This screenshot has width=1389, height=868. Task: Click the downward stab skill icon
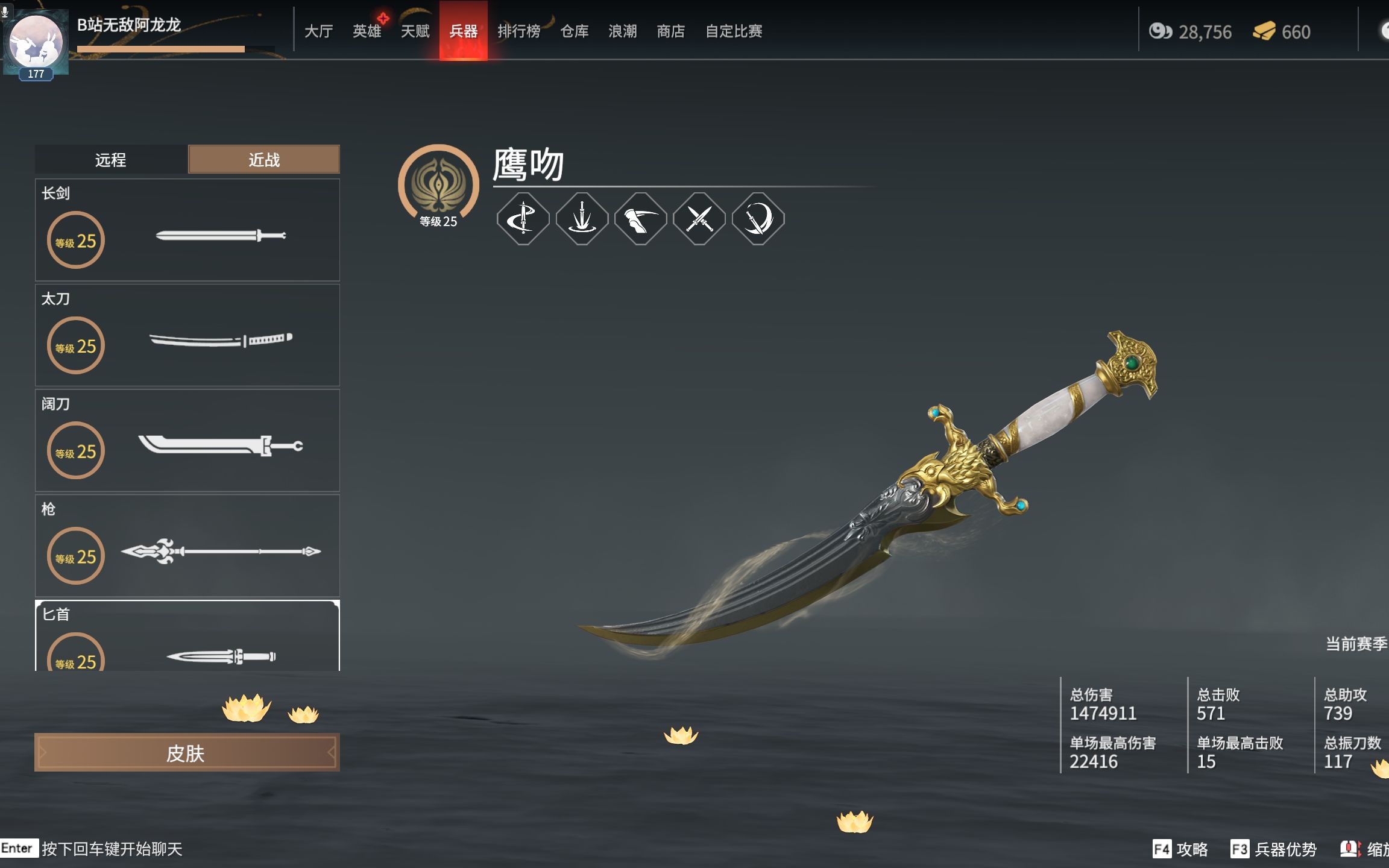[x=581, y=219]
